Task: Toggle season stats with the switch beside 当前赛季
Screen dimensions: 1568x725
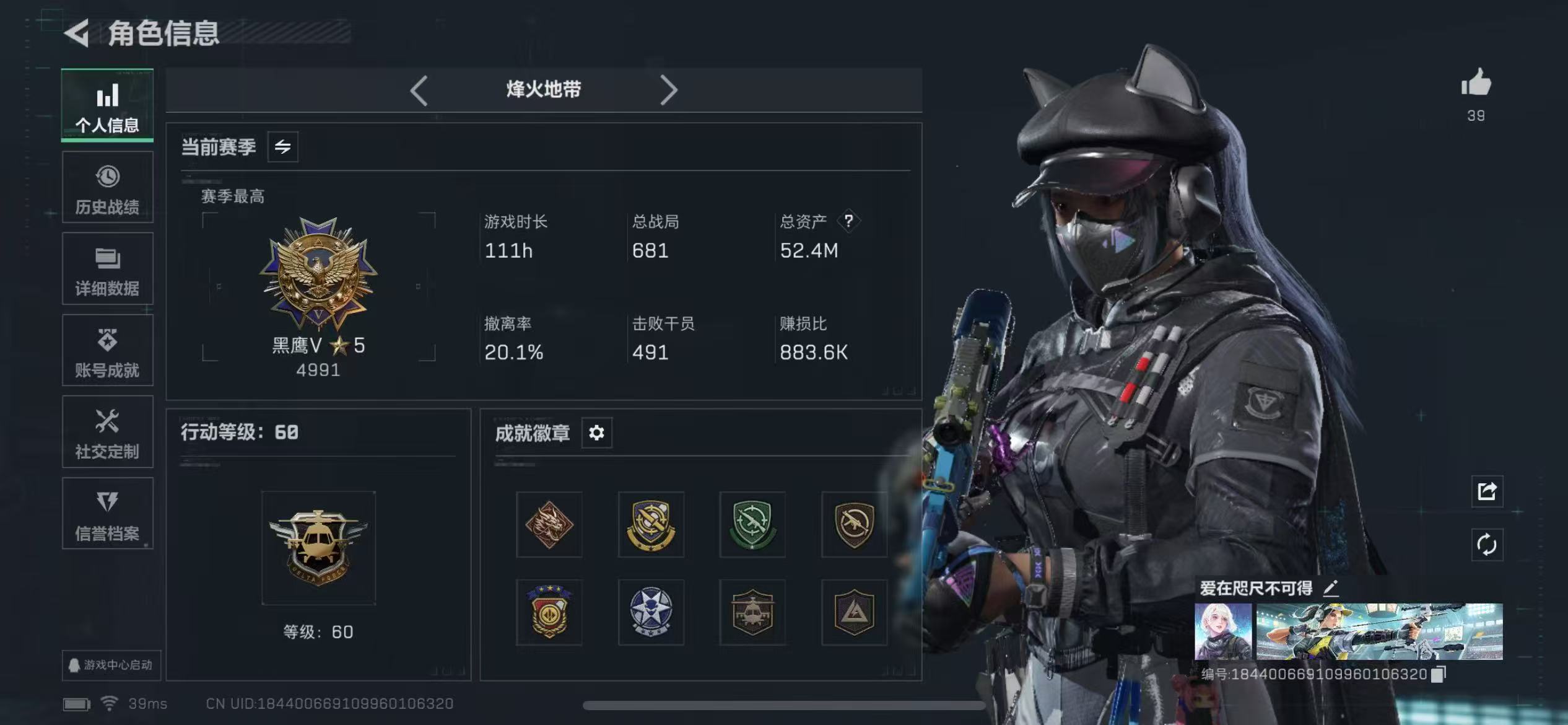Action: tap(282, 147)
